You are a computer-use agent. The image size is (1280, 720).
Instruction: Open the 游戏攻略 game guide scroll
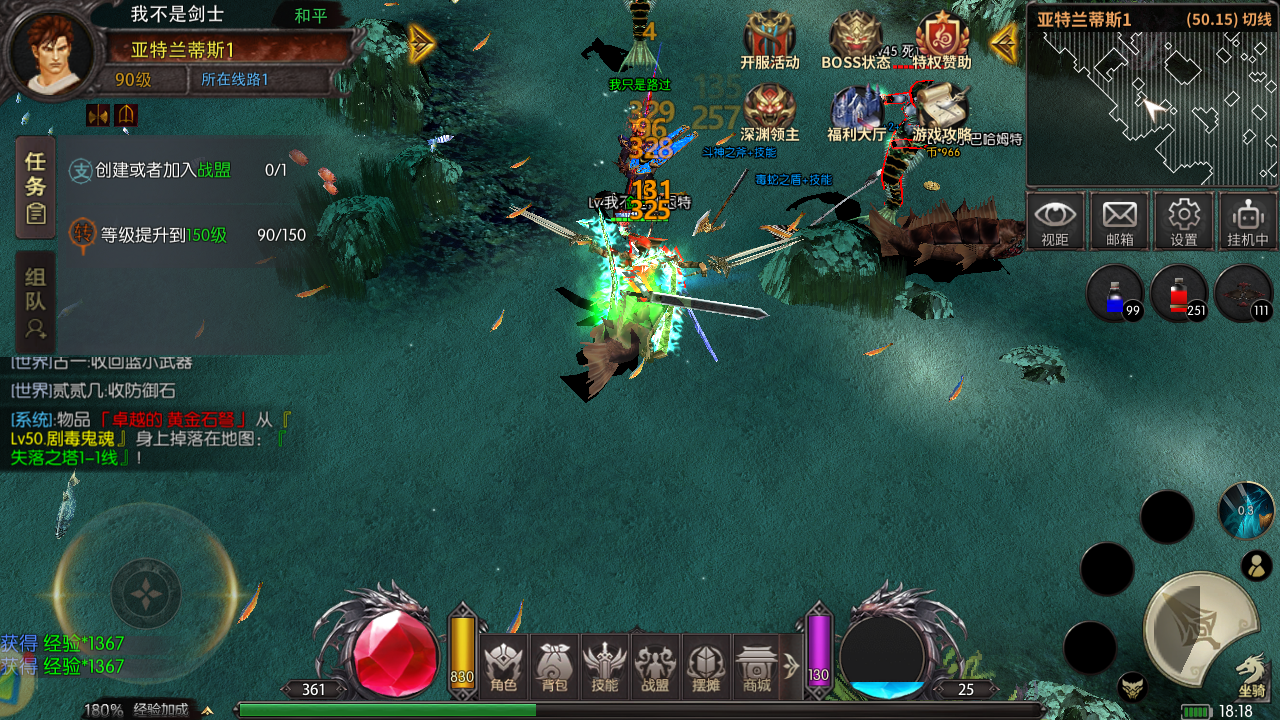pos(941,112)
